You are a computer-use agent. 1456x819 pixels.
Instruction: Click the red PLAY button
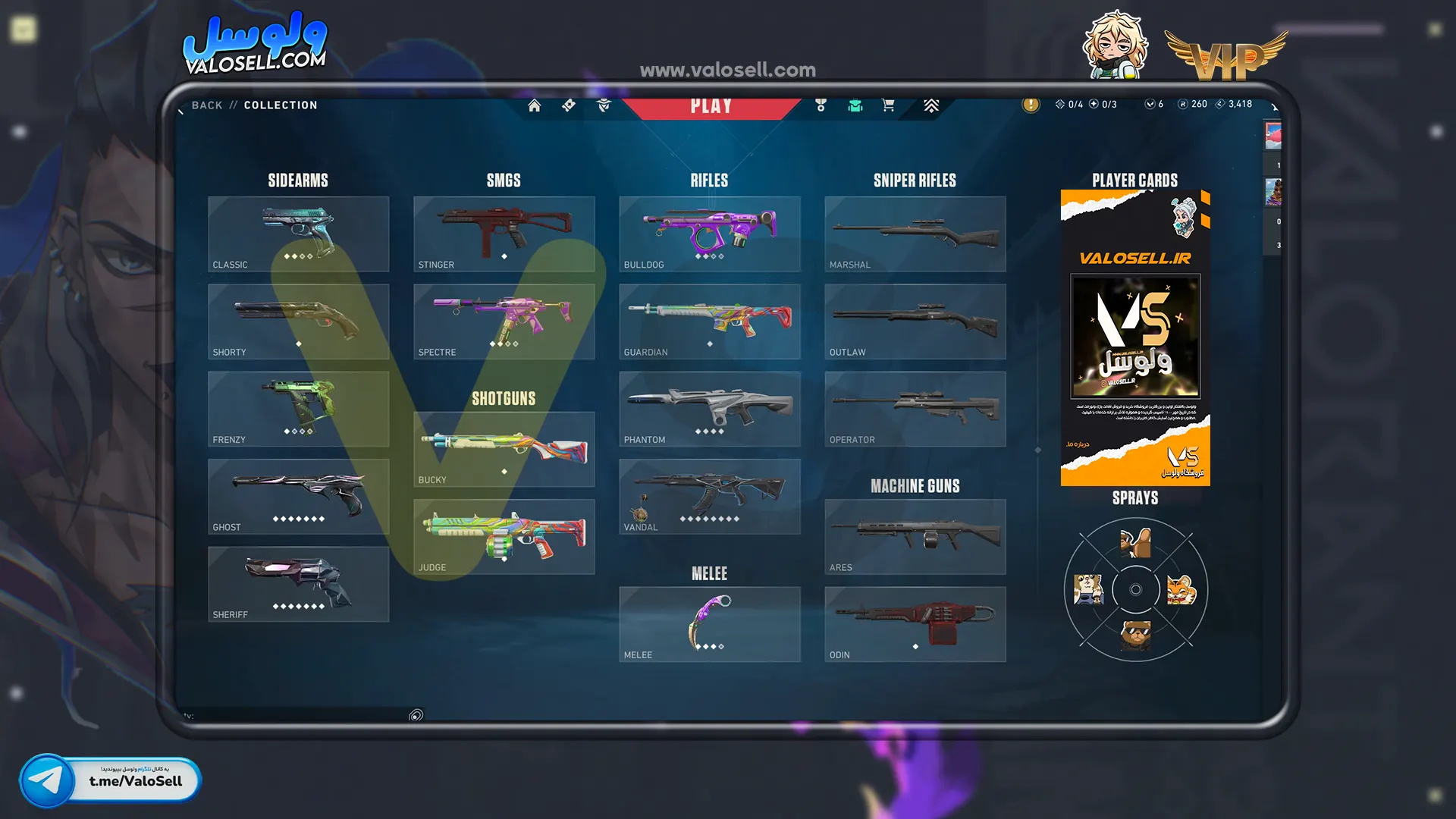[711, 107]
